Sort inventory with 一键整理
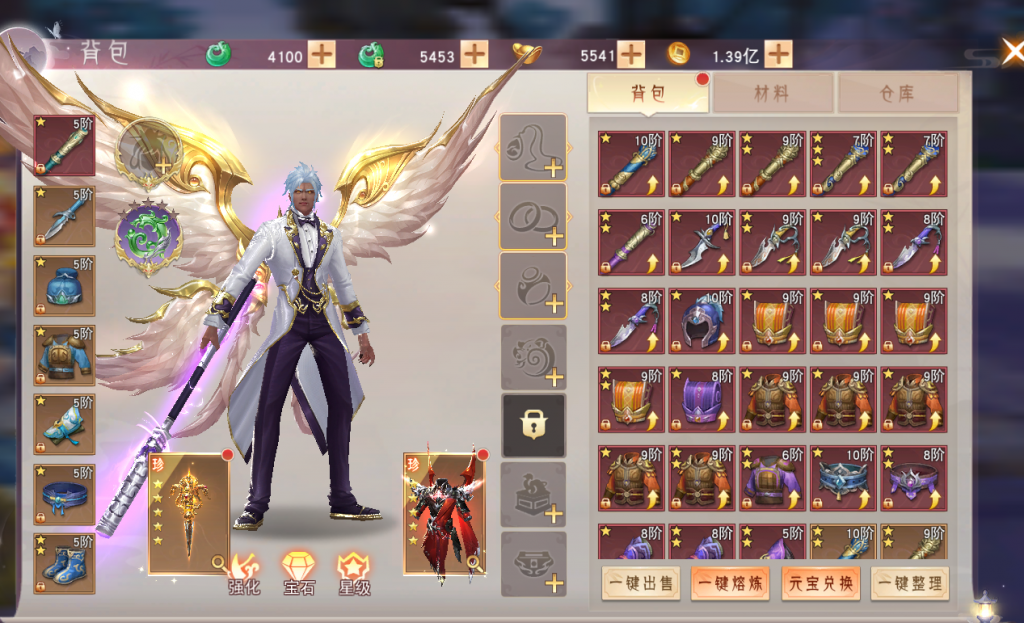 (x=909, y=583)
